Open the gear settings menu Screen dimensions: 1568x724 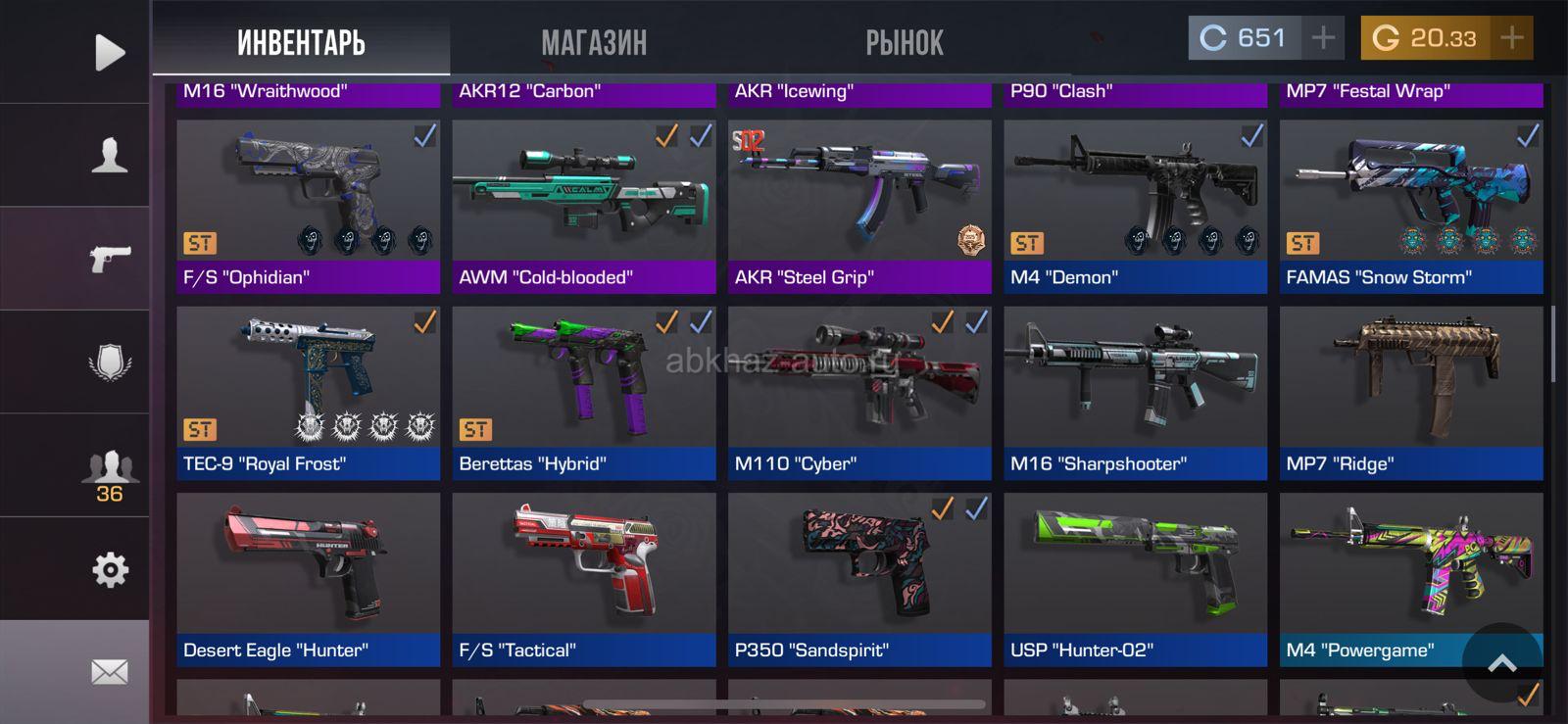point(109,569)
